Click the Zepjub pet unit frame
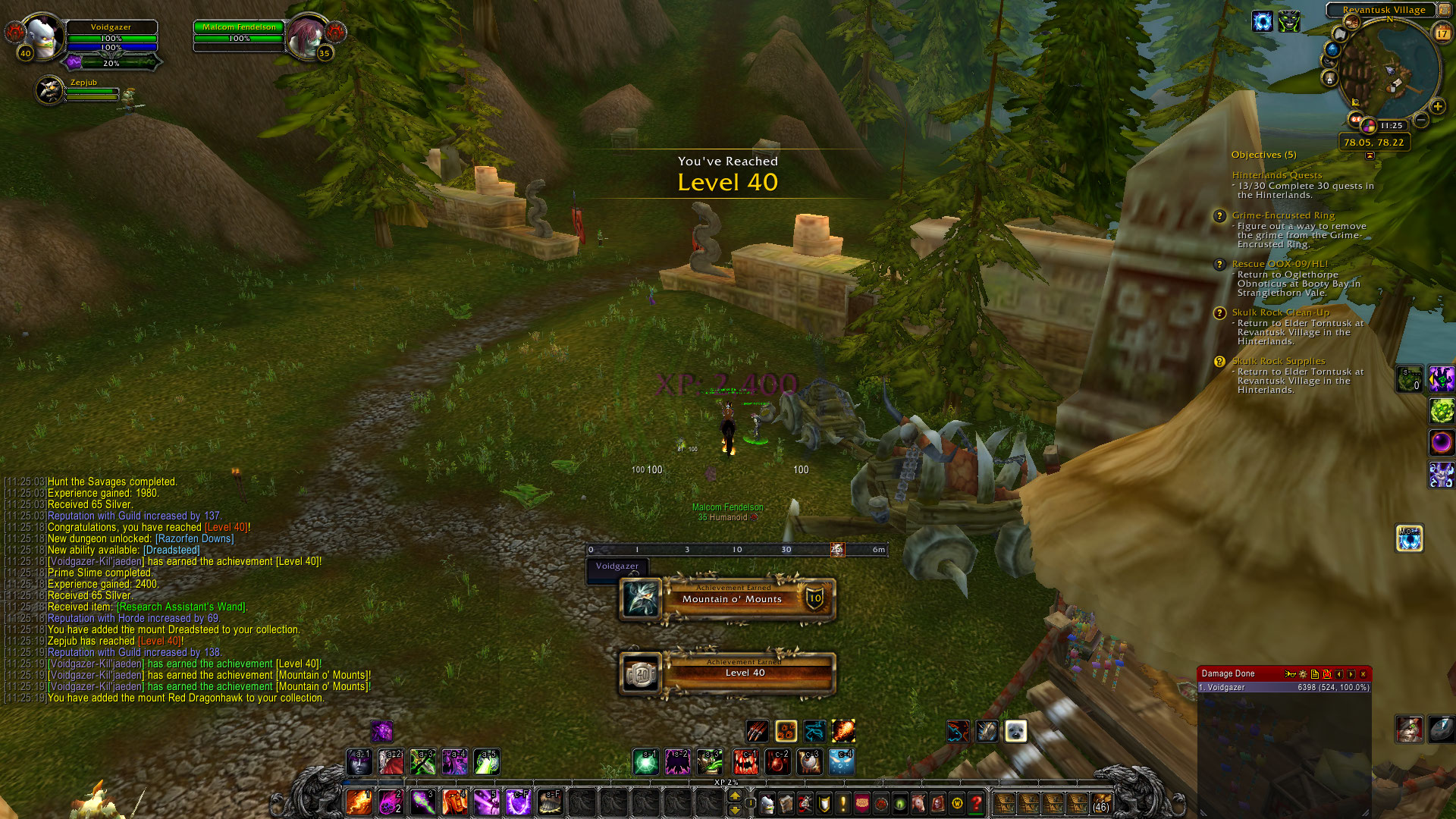The height and width of the screenshot is (819, 1456). pyautogui.click(x=52, y=91)
